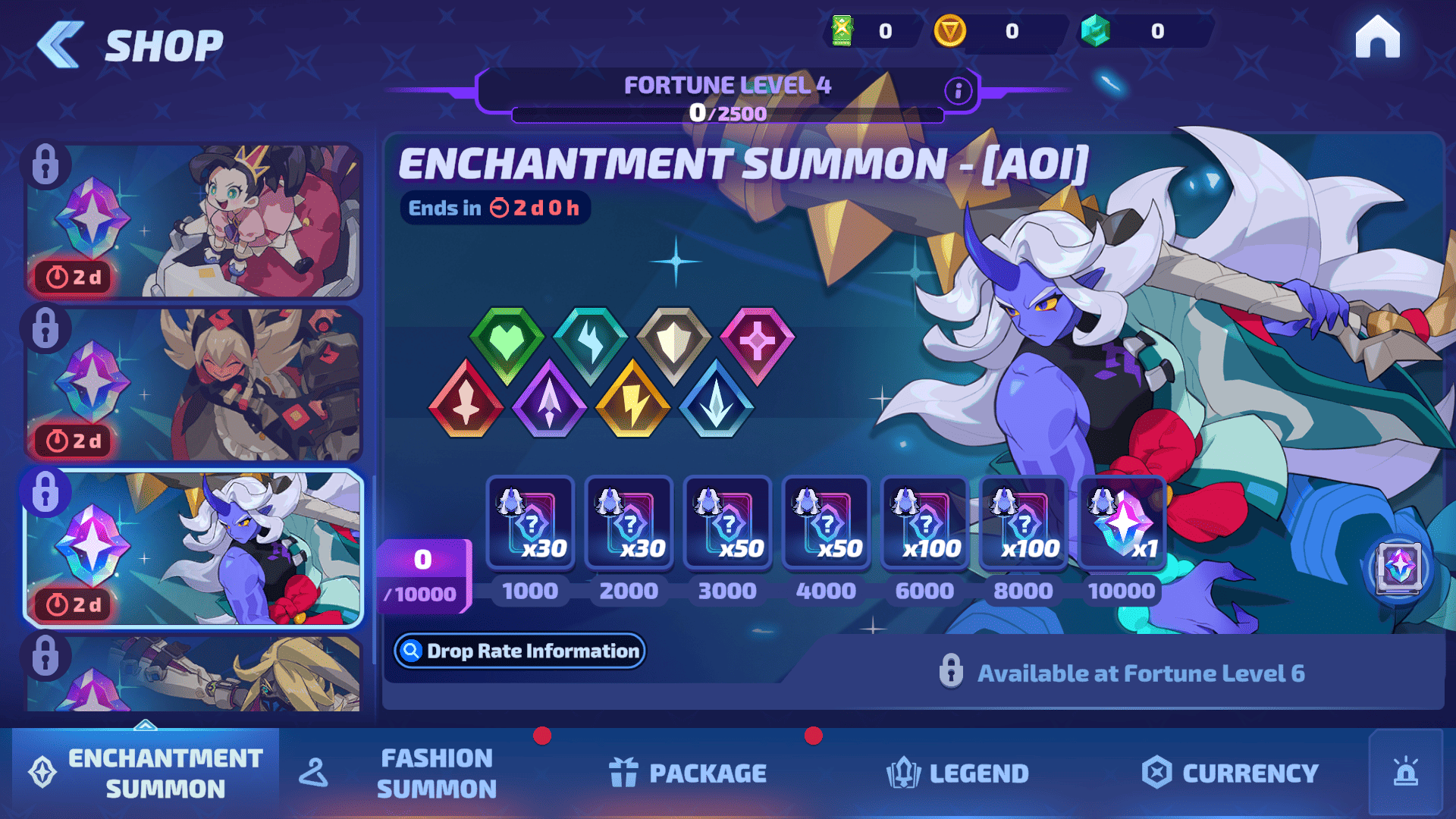Open Drop Rate Information
Image resolution: width=1456 pixels, height=819 pixels.
519,651
